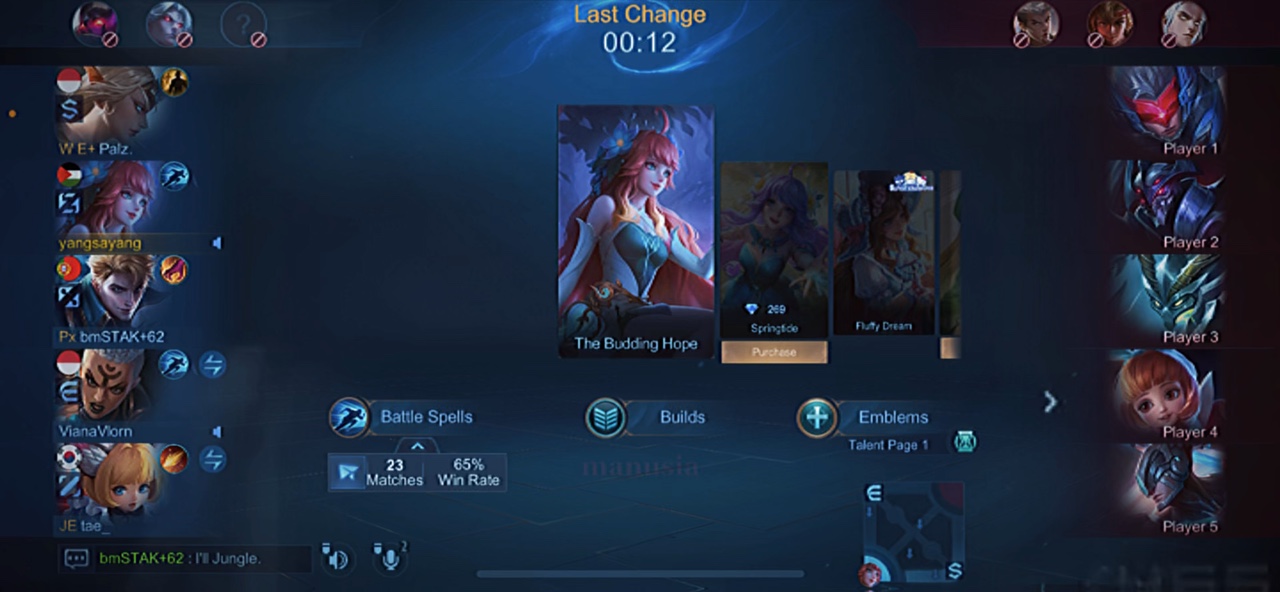Open the team chat box
Image resolution: width=1280 pixels, height=592 pixels.
[x=77, y=559]
